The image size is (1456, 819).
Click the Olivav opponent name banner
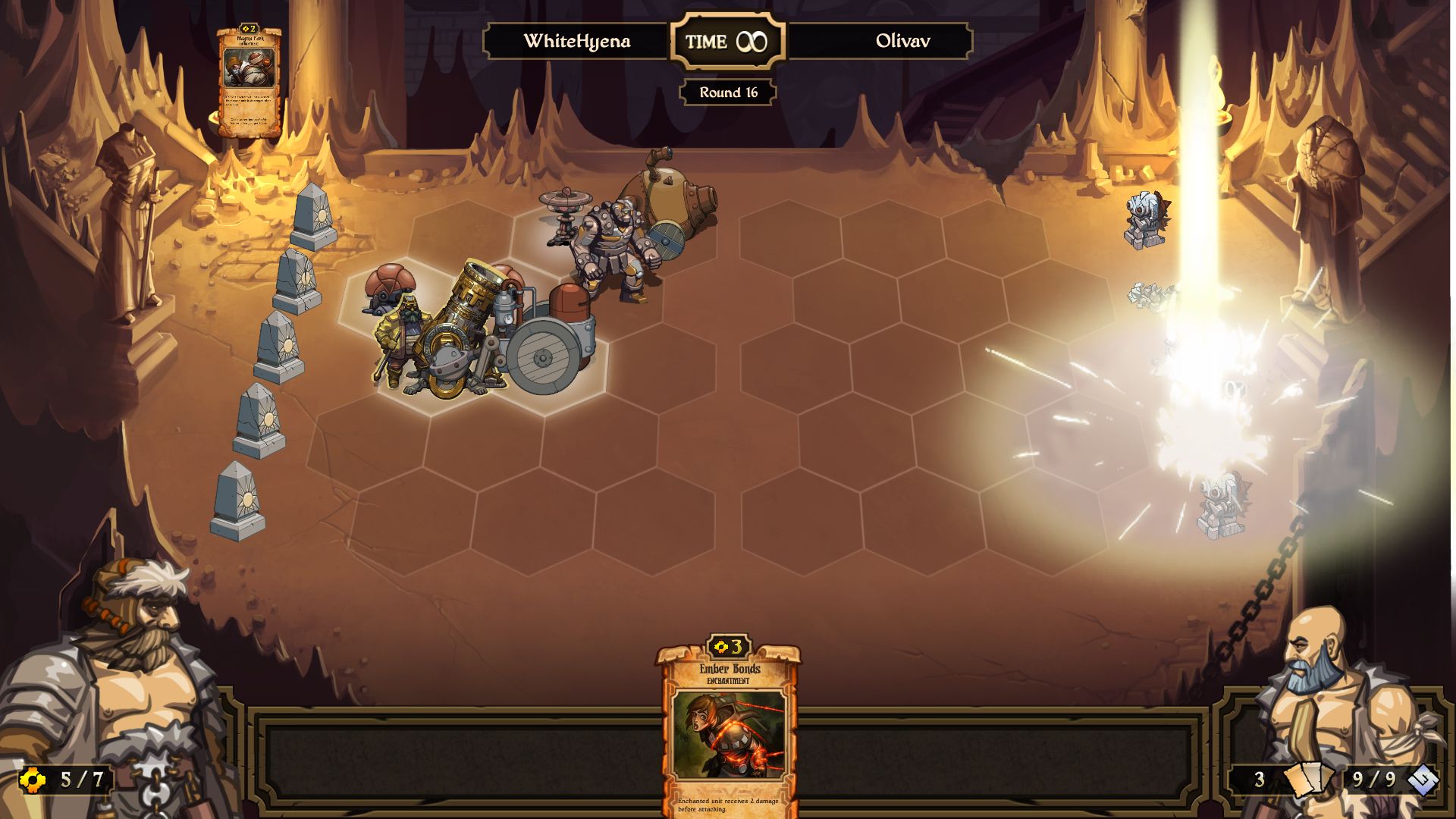(x=905, y=42)
